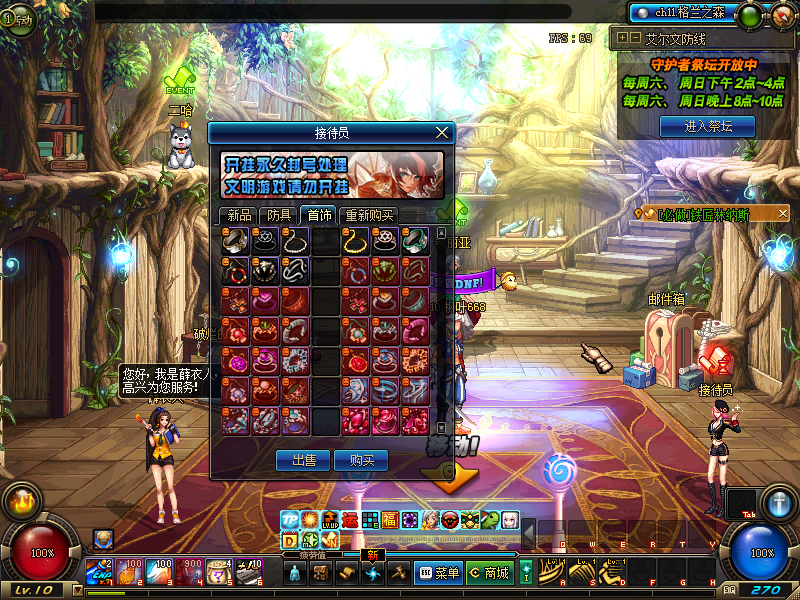Click the compass icon at top right
Screen dimensions: 800x600
tap(783, 15)
